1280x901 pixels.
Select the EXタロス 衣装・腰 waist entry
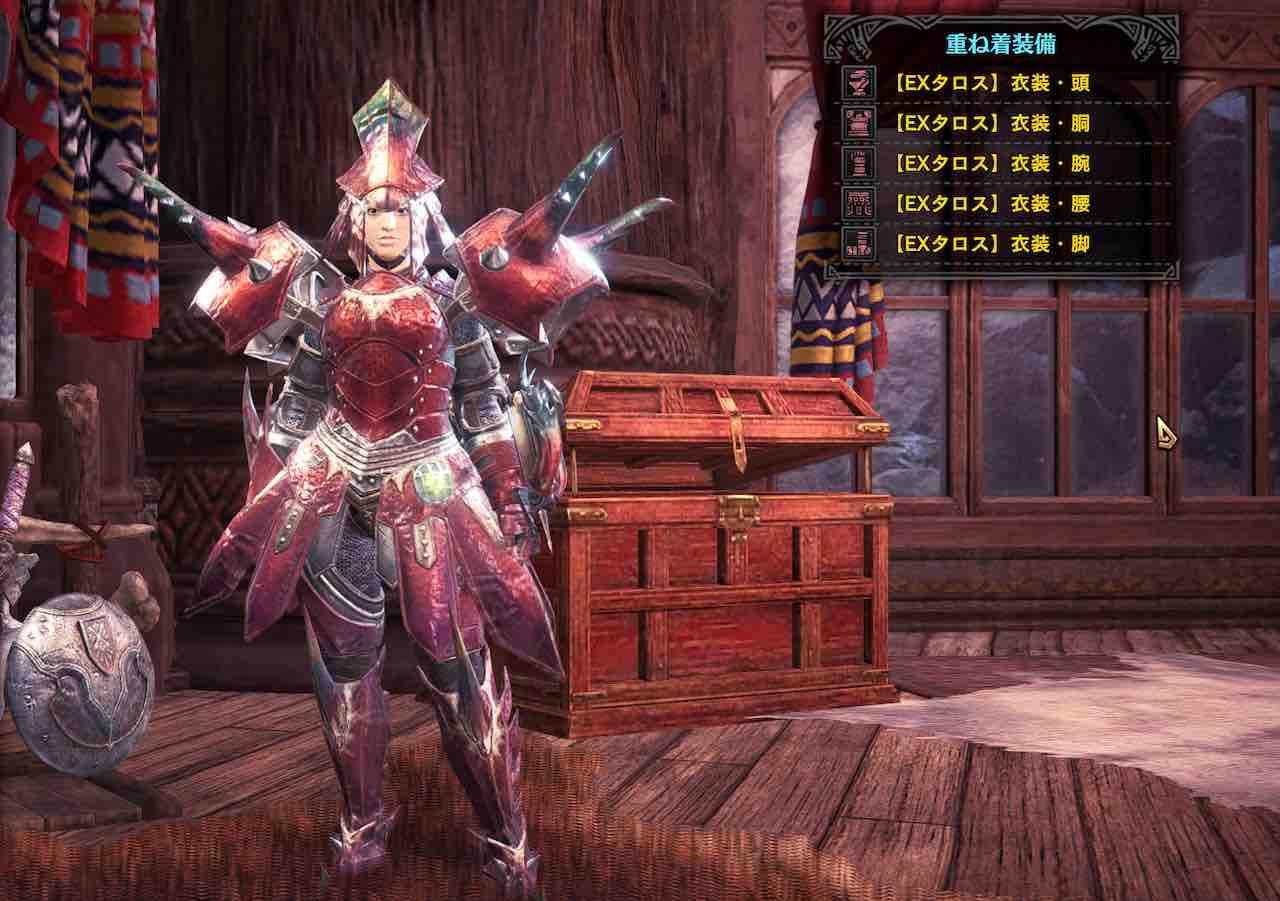pyautogui.click(x=991, y=203)
